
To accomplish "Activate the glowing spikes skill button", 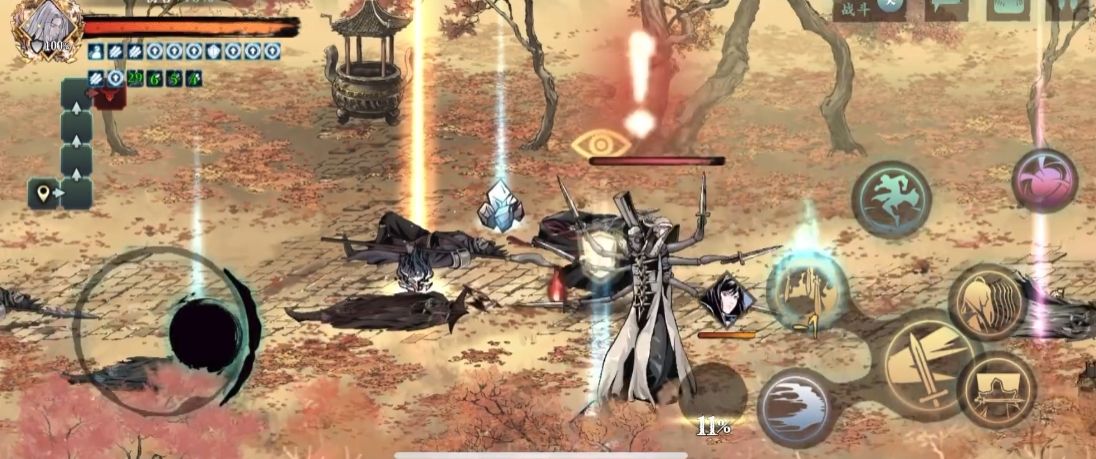I will 807,290.
